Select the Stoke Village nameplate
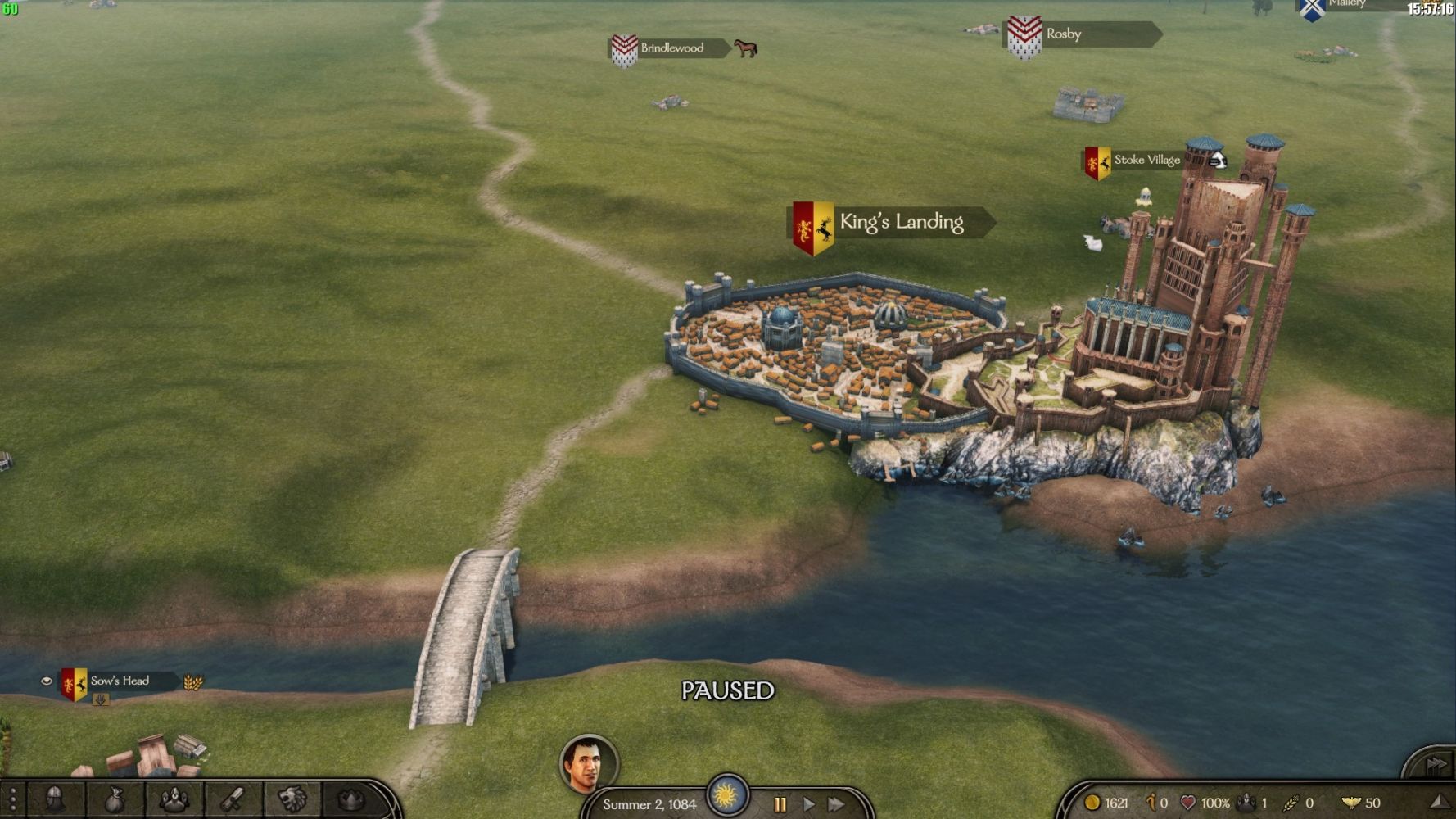 pyautogui.click(x=1146, y=161)
